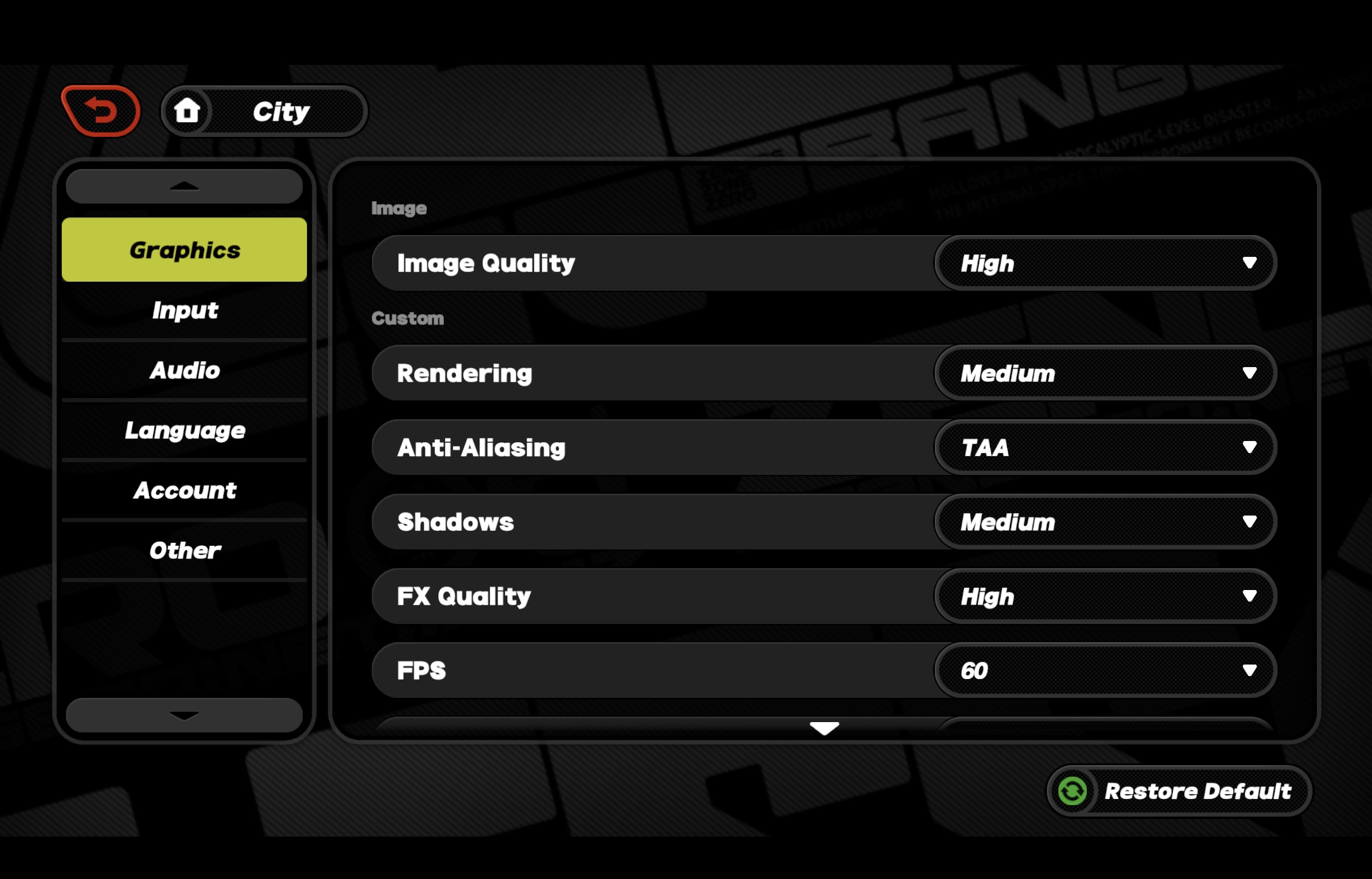Open the FX Quality dropdown
Screen dimensions: 1372x879
(x=1105, y=596)
